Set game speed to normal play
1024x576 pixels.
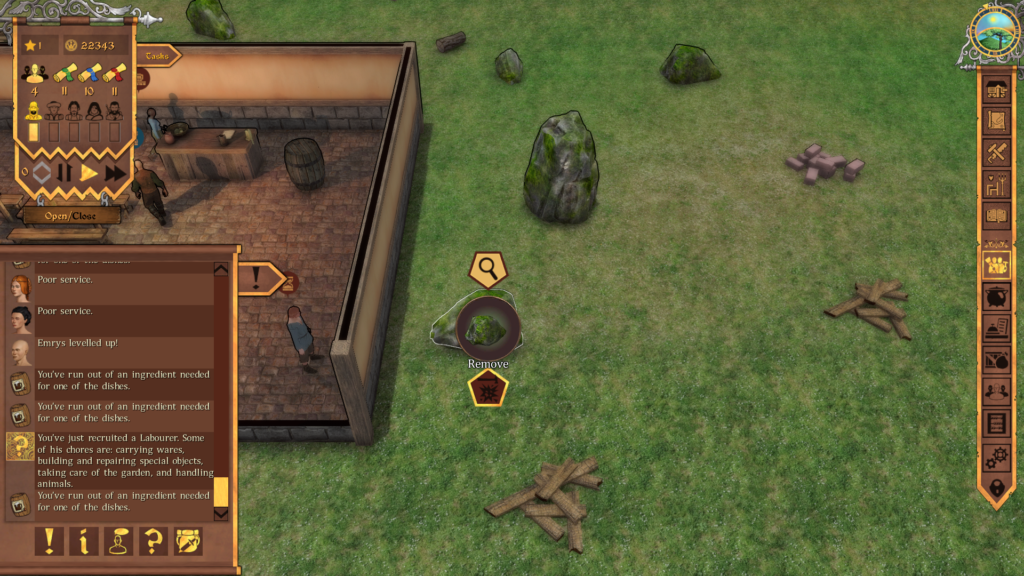(x=89, y=173)
